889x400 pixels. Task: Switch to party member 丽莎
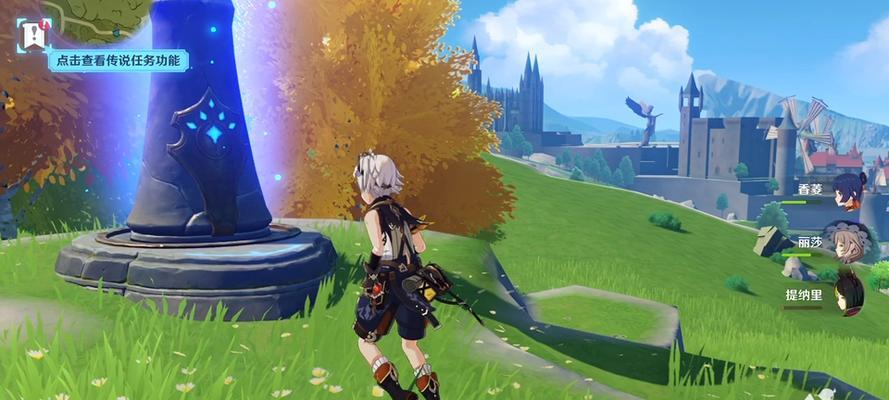tap(848, 241)
